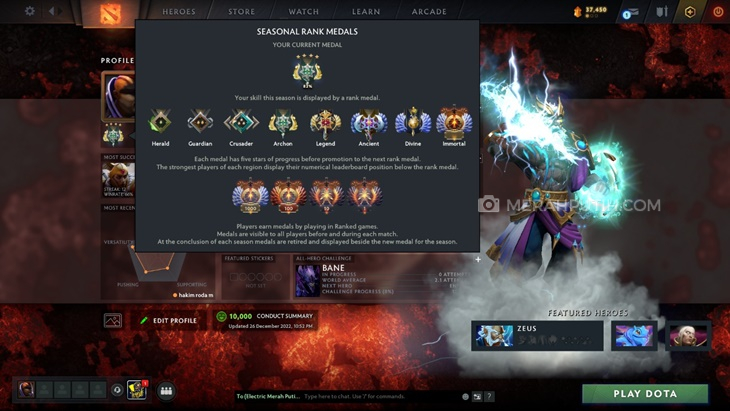Go to the Store tab
The height and width of the screenshot is (411, 730).
pyautogui.click(x=241, y=12)
